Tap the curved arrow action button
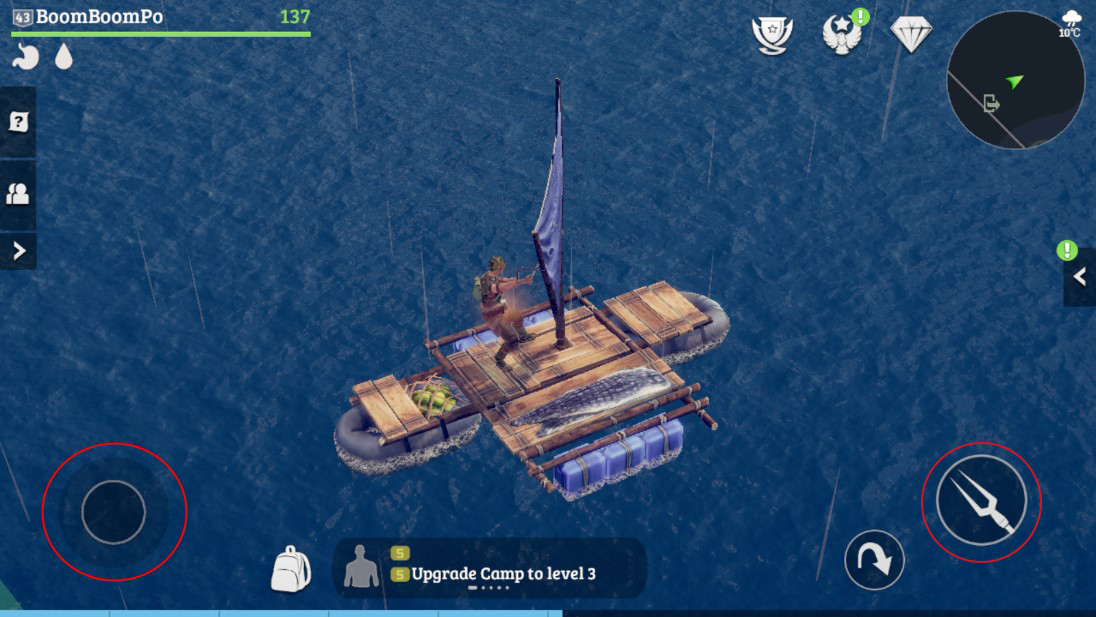Screen dimensions: 1096x617 (874, 560)
